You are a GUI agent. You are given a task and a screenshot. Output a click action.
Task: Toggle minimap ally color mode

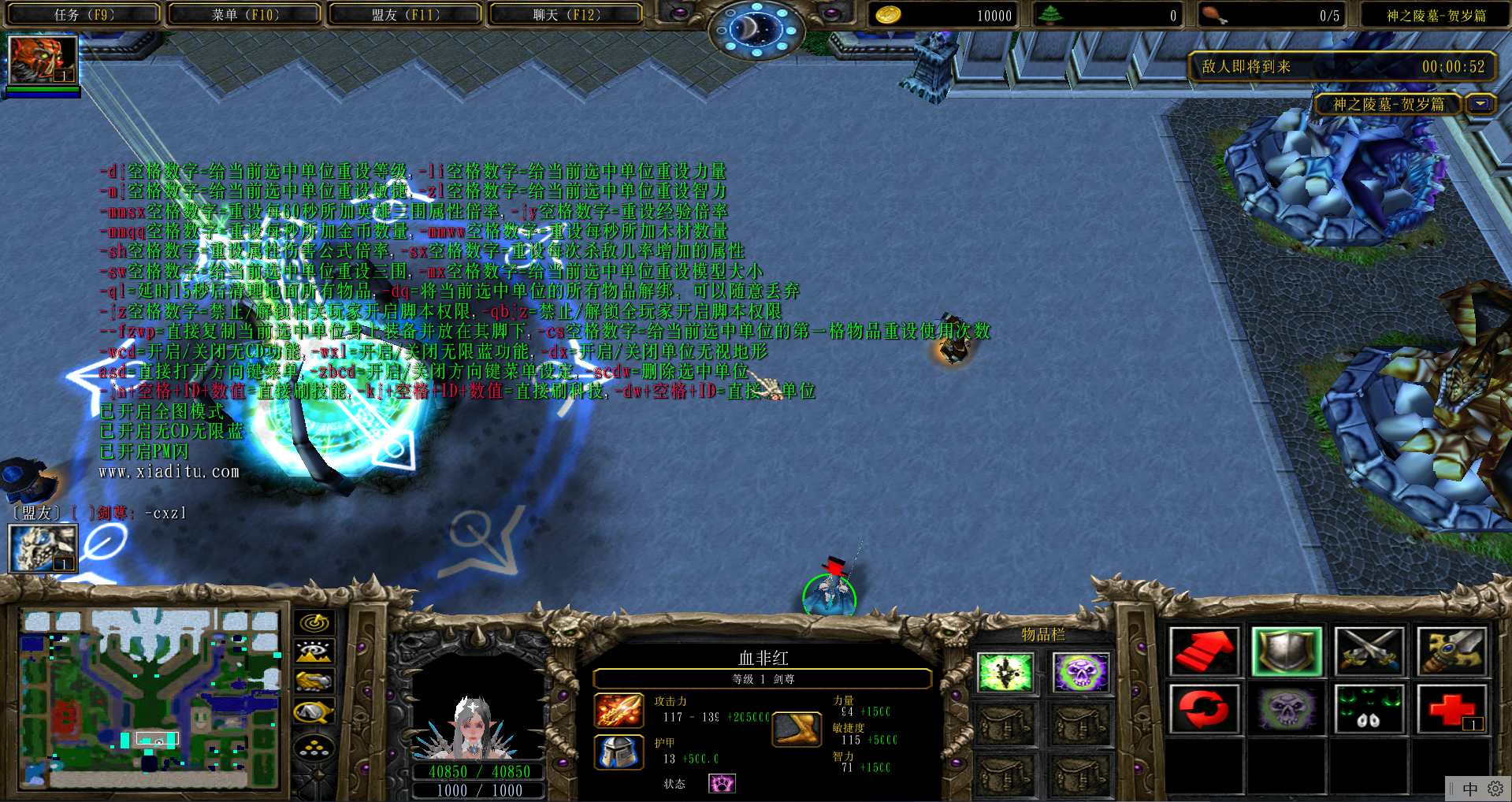click(314, 681)
